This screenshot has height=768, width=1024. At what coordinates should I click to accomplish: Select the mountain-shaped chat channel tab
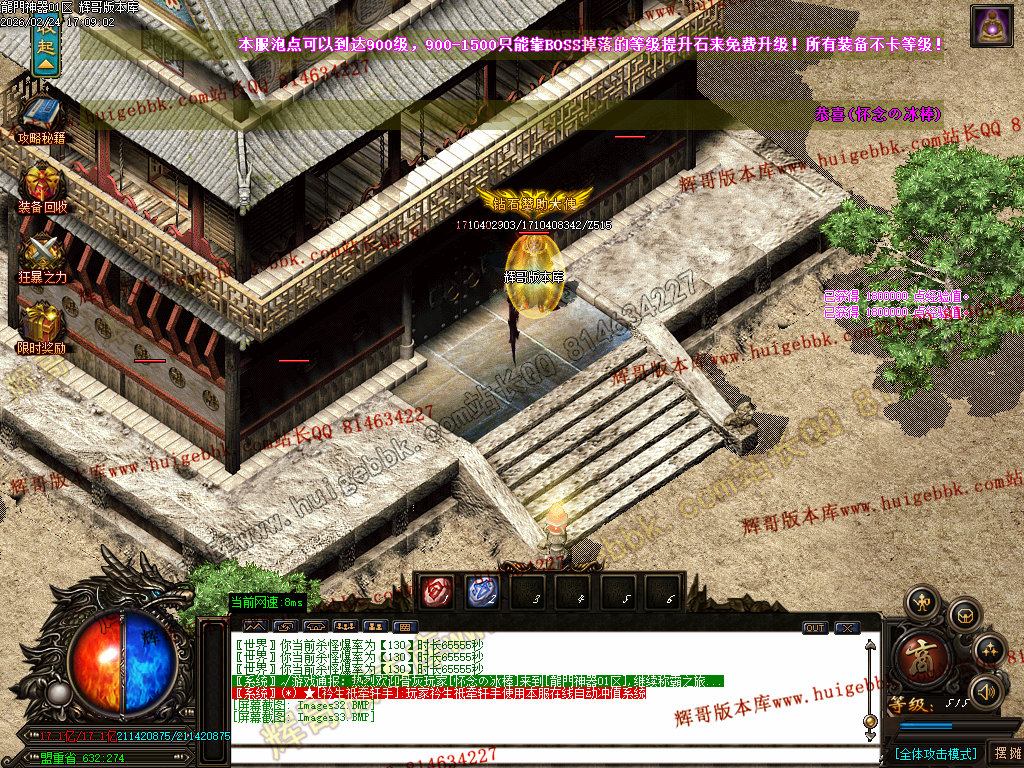coord(254,627)
